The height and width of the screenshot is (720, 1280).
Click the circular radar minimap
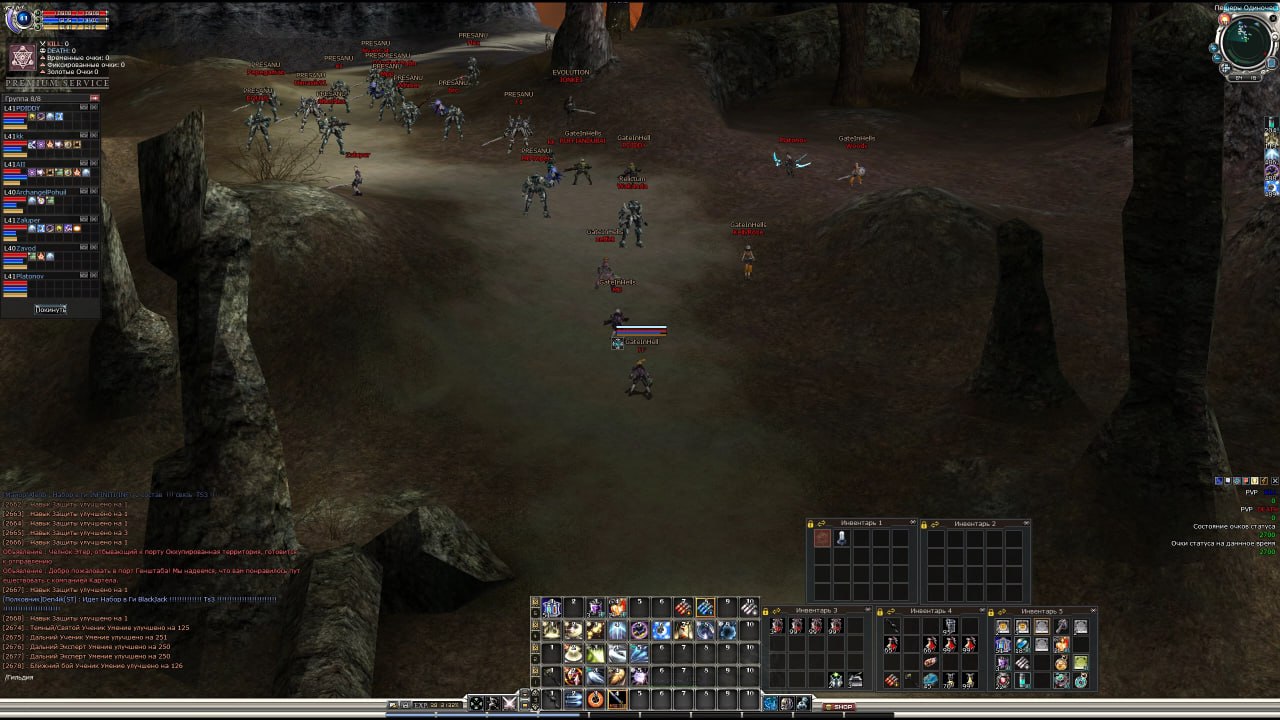pyautogui.click(x=1245, y=41)
